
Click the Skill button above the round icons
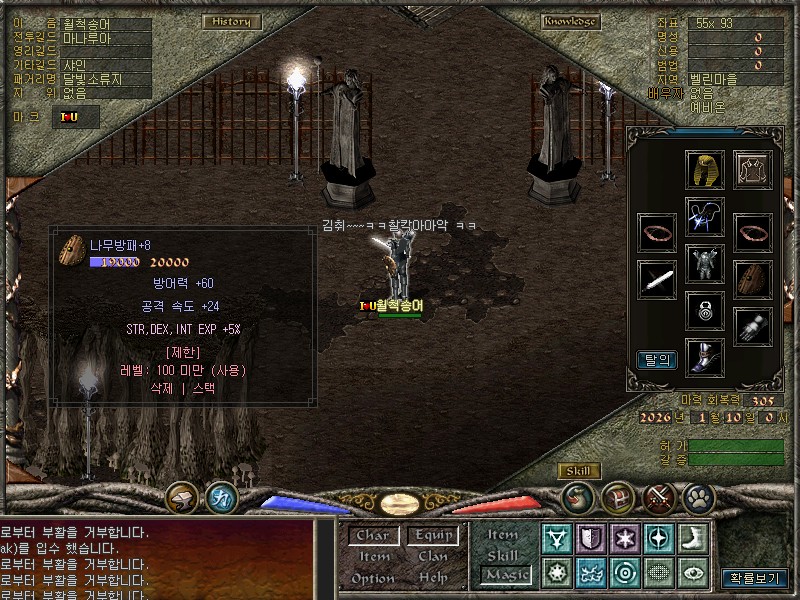(578, 471)
